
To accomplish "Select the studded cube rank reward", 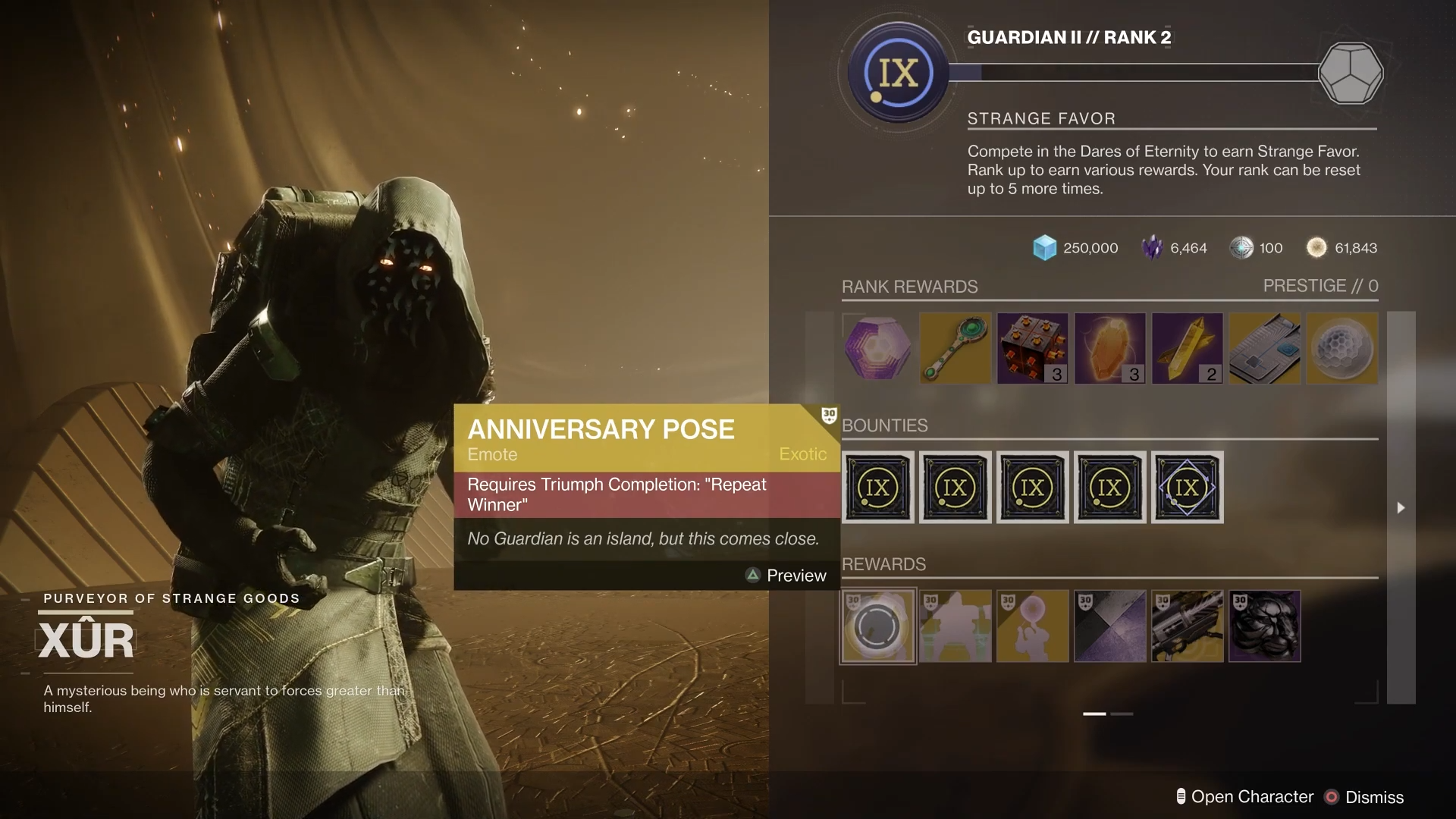I will pos(1032,348).
